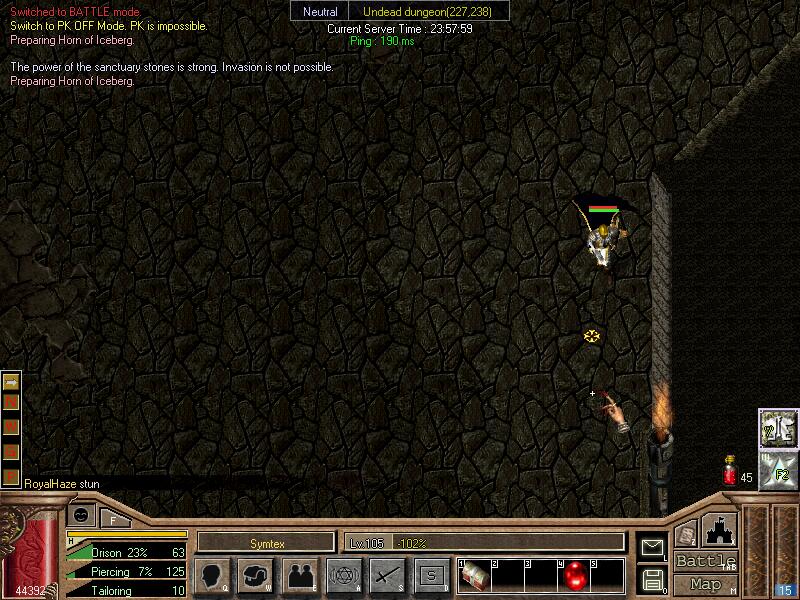Open the castle icon panel
The height and width of the screenshot is (600, 800).
point(719,530)
